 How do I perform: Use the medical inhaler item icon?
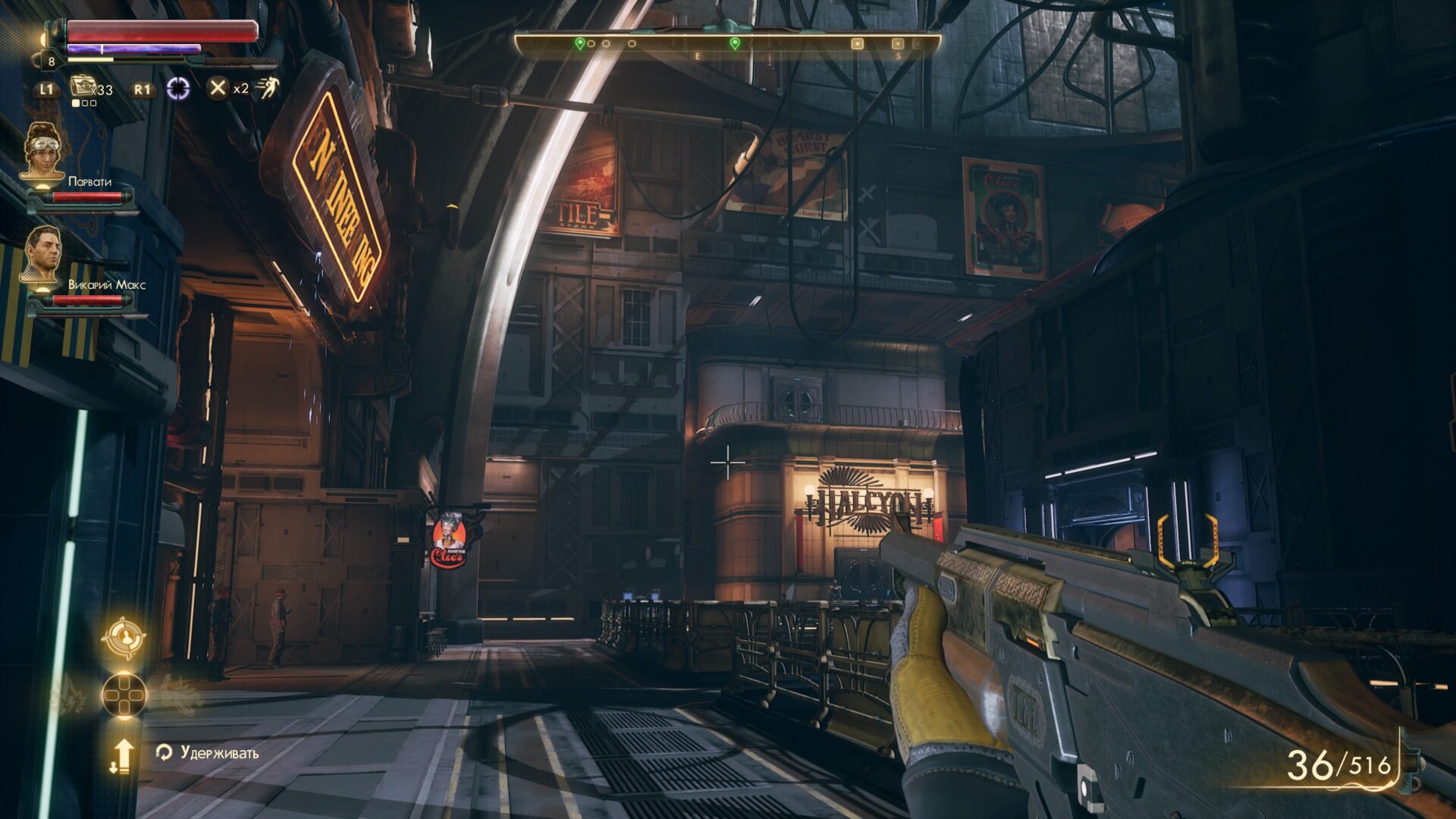[x=83, y=86]
